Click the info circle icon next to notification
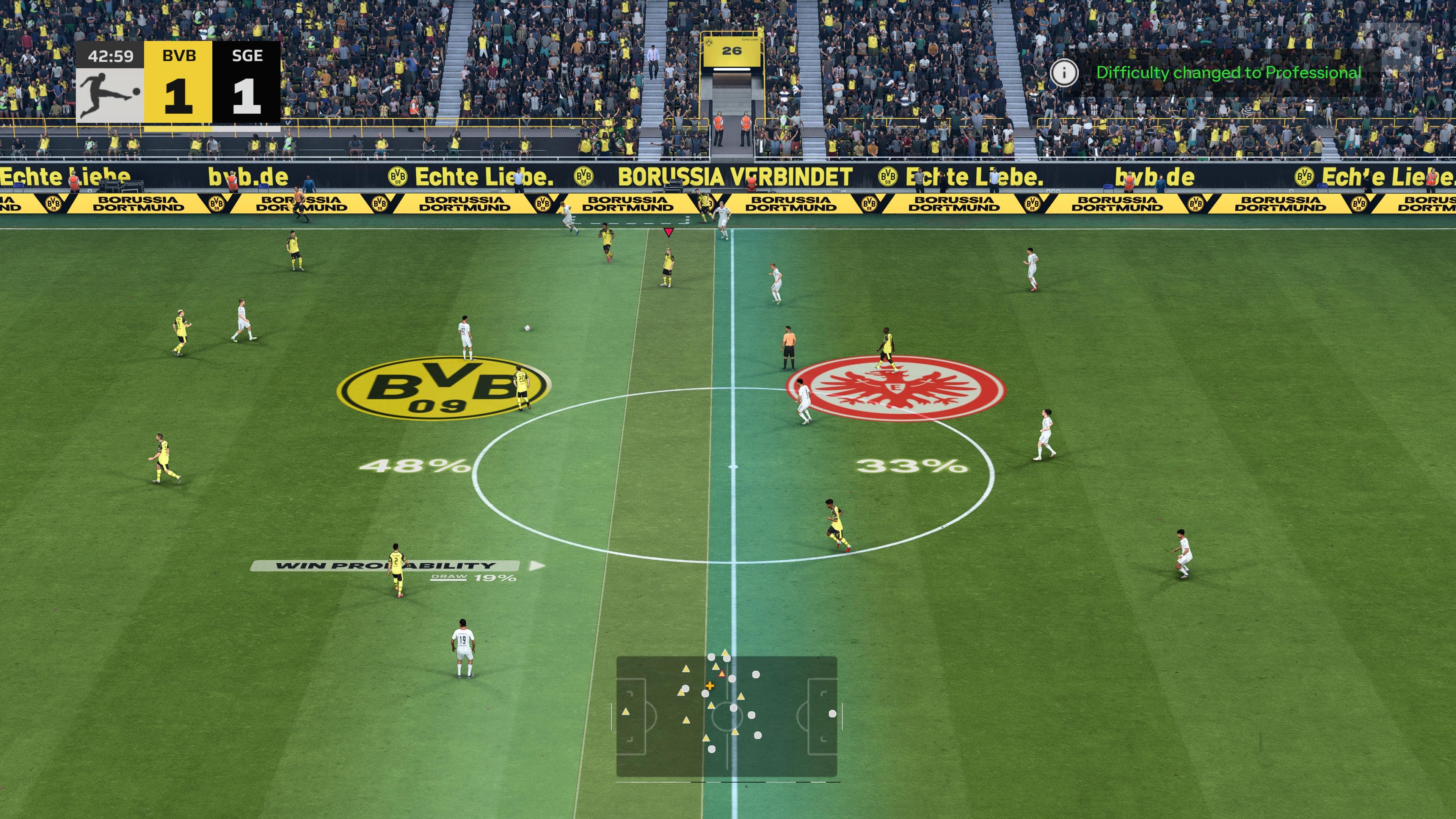 [1065, 73]
